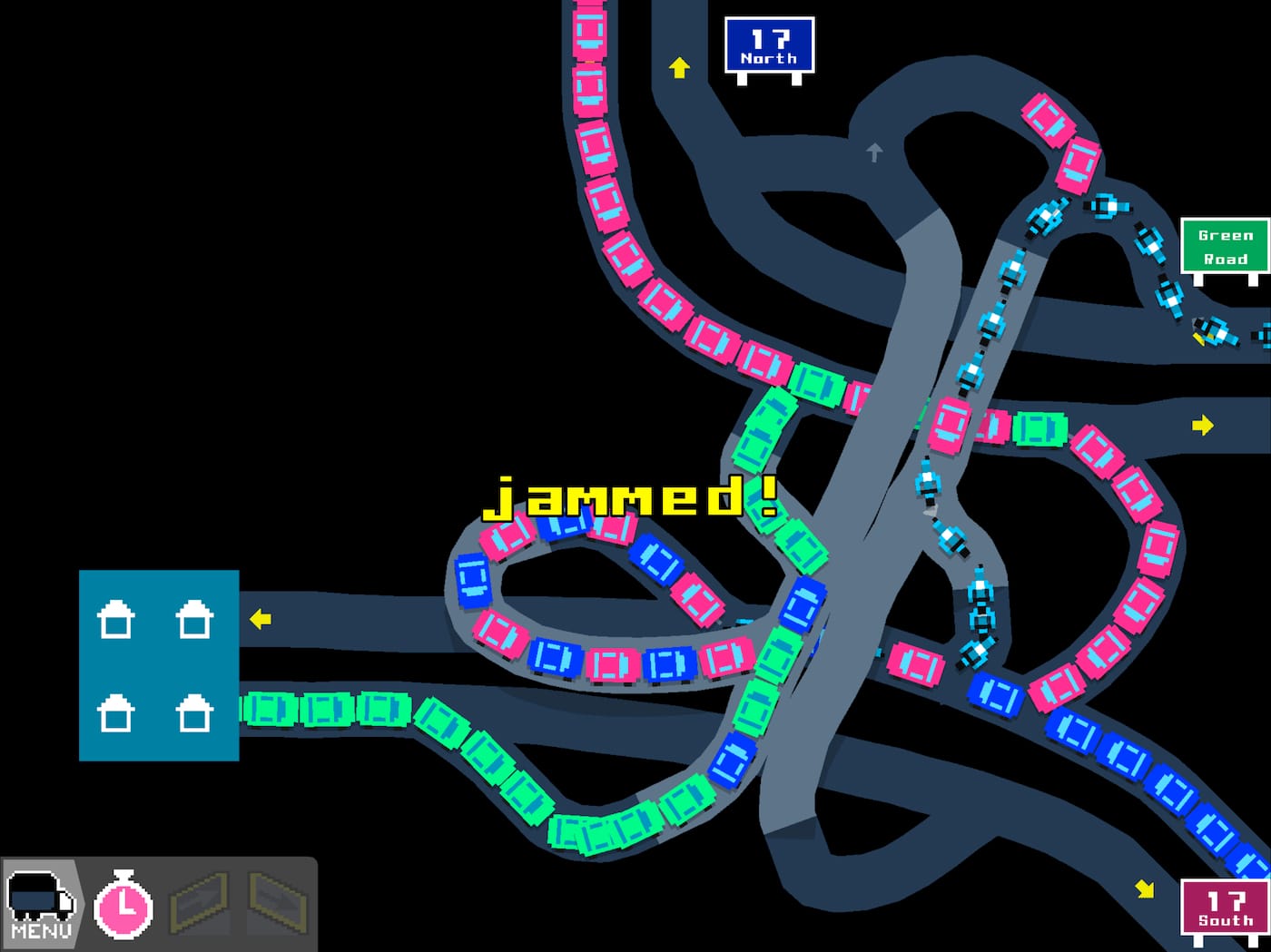1271x952 pixels.
Task: Click the yellow arrow beside the blue building
Action: [261, 621]
